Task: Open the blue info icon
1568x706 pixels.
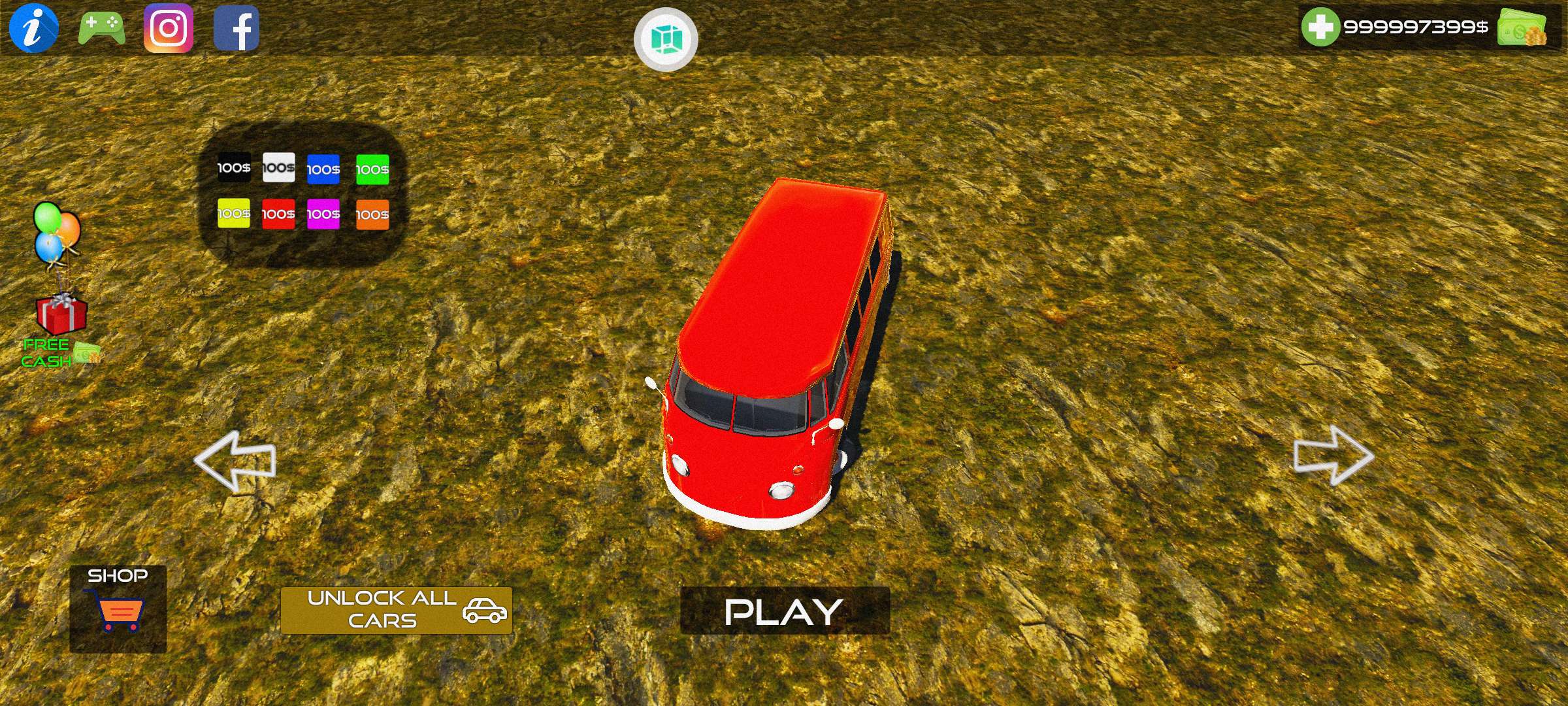Action: tap(33, 27)
